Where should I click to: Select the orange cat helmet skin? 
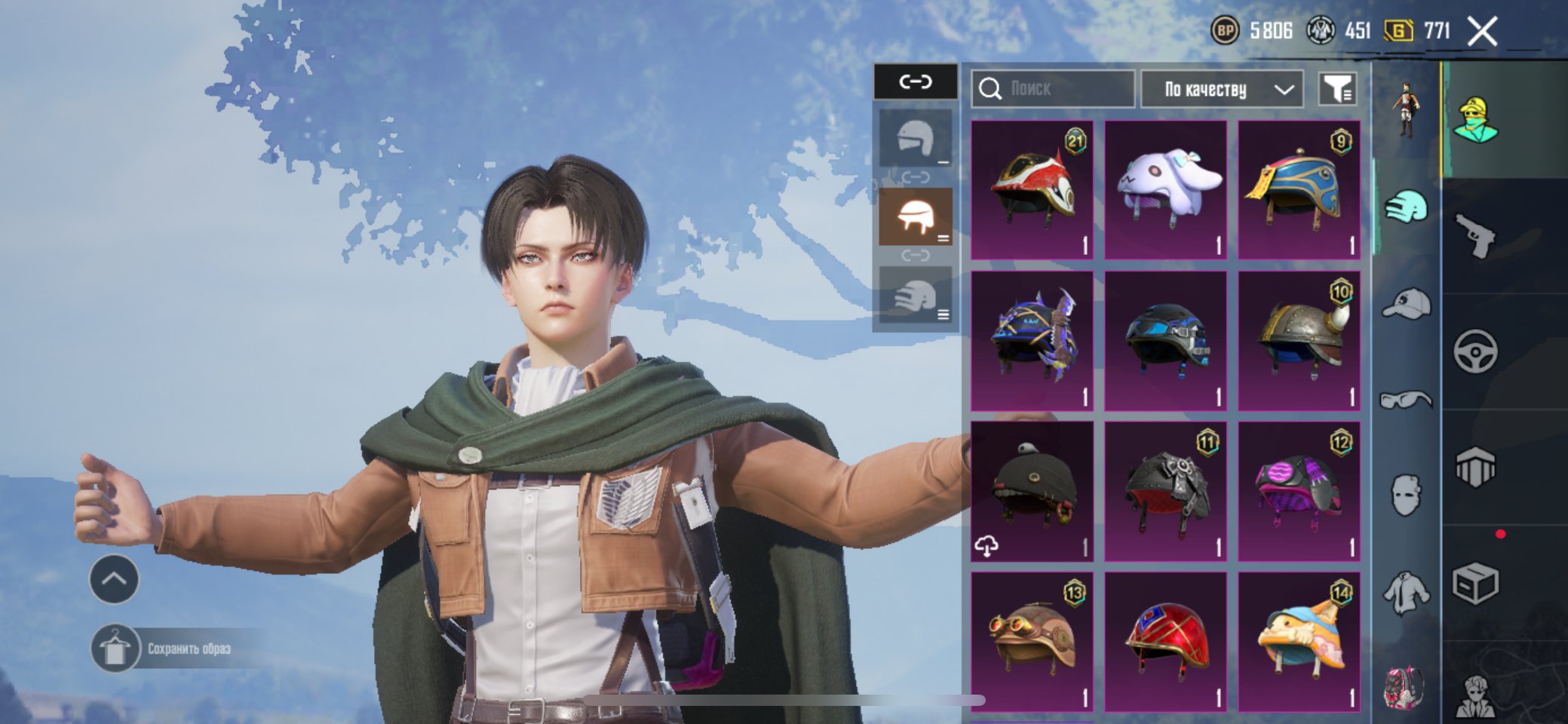[1299, 642]
